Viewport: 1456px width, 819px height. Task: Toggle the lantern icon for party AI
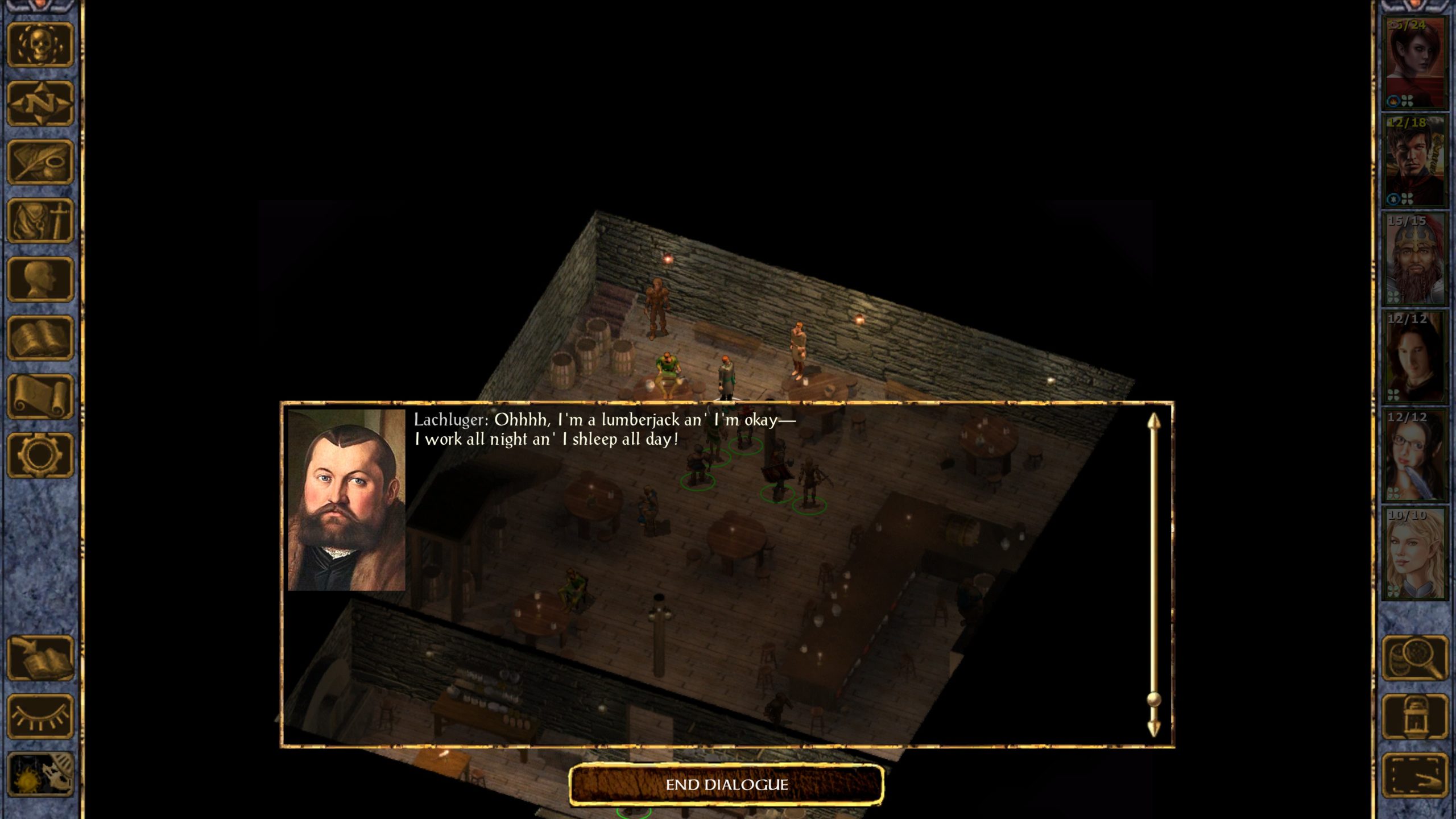point(1414,717)
